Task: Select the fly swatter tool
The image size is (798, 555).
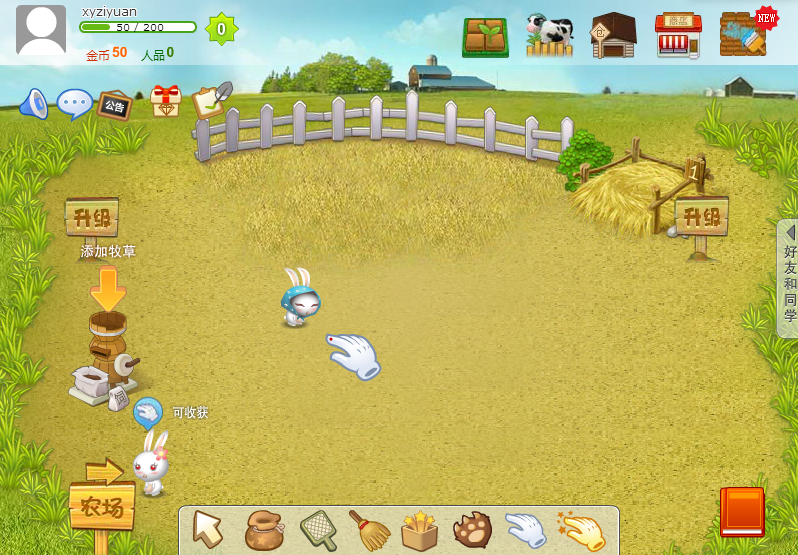Action: pyautogui.click(x=319, y=530)
